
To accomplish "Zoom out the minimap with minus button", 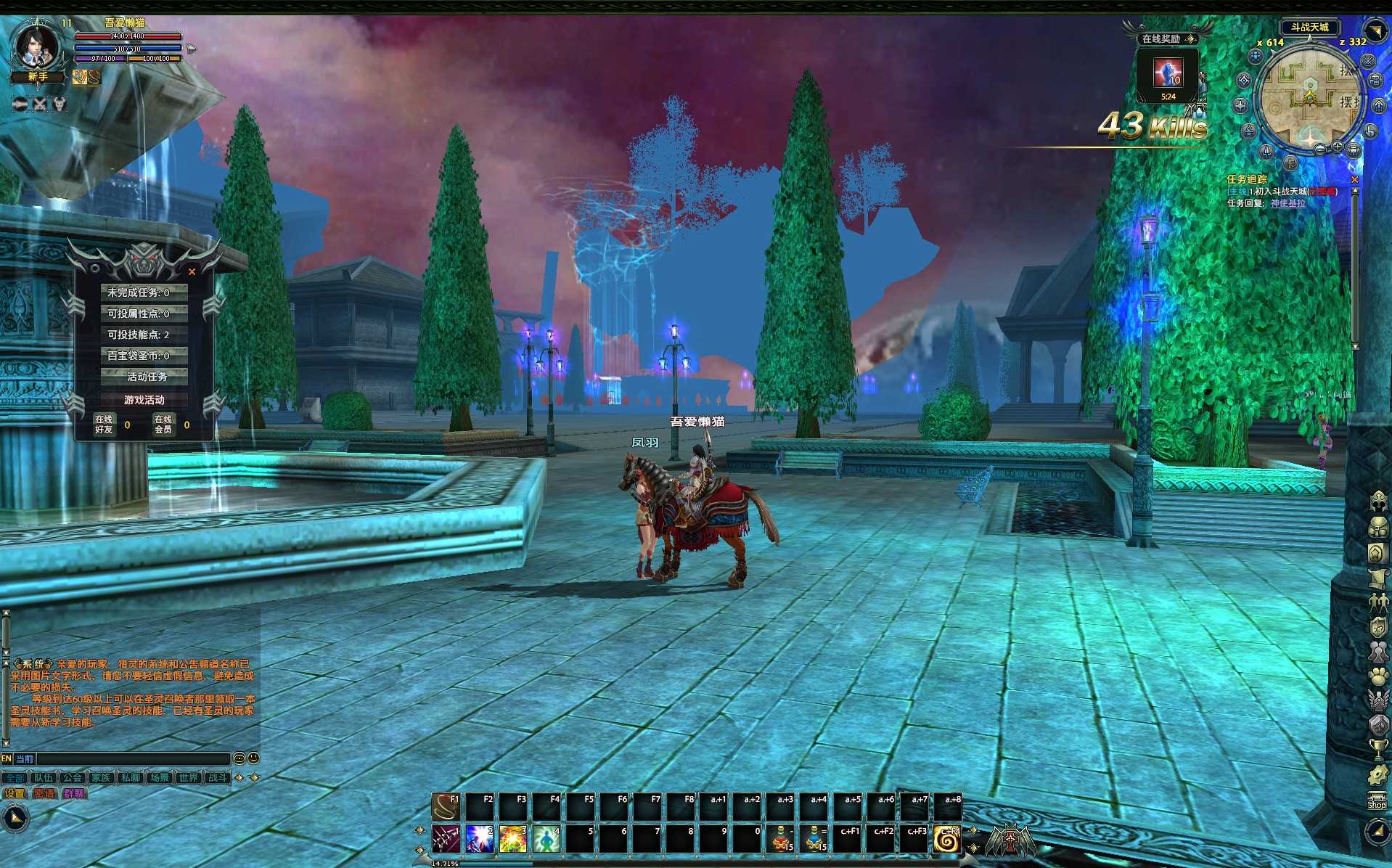I will click(x=1319, y=150).
